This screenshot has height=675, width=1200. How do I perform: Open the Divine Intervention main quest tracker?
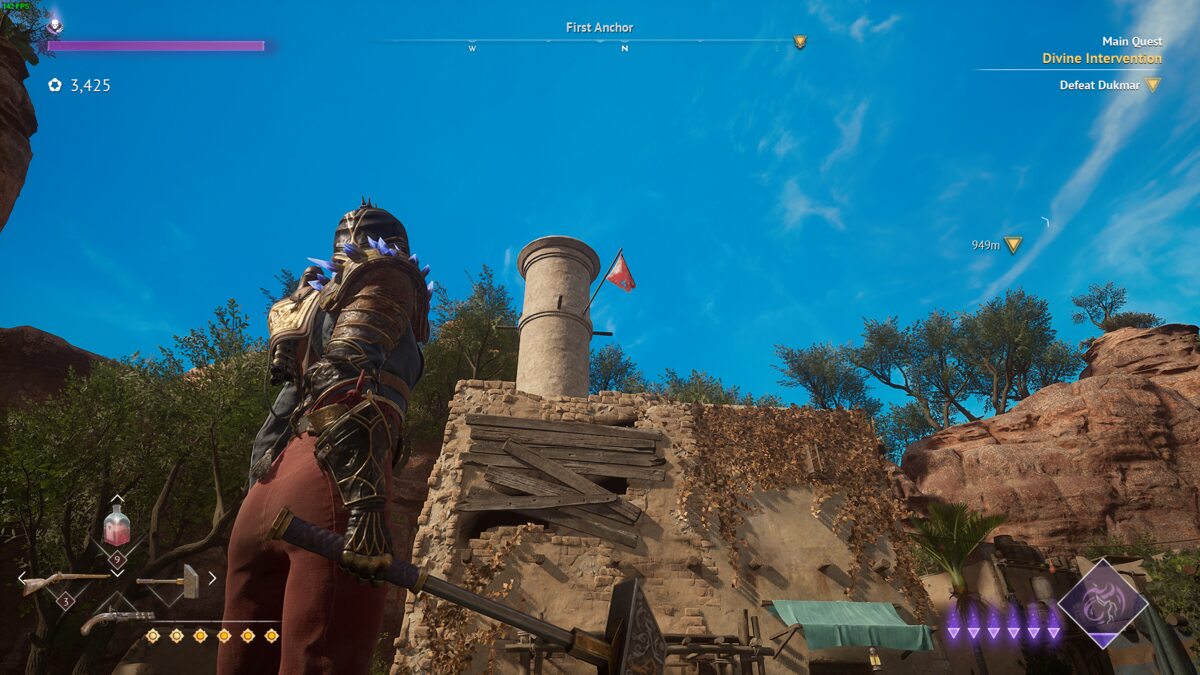[x=1101, y=58]
